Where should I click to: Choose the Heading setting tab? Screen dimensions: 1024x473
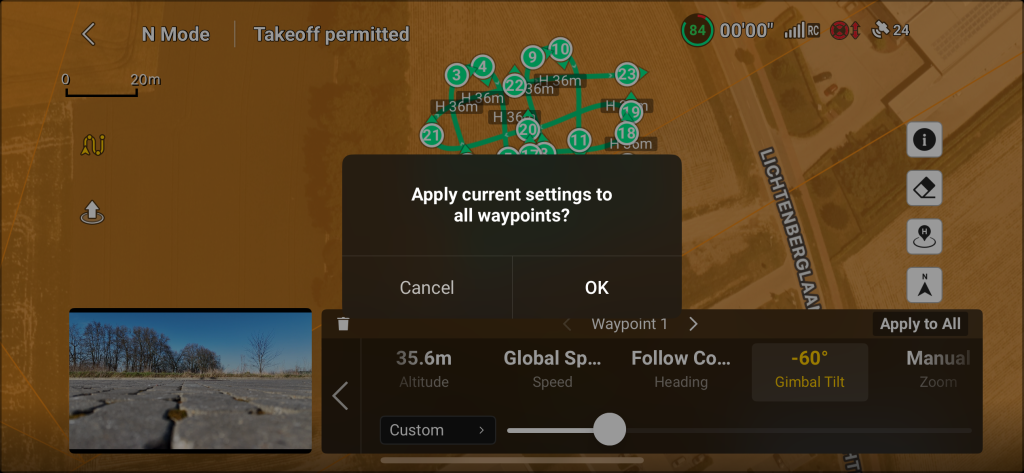pyautogui.click(x=681, y=368)
